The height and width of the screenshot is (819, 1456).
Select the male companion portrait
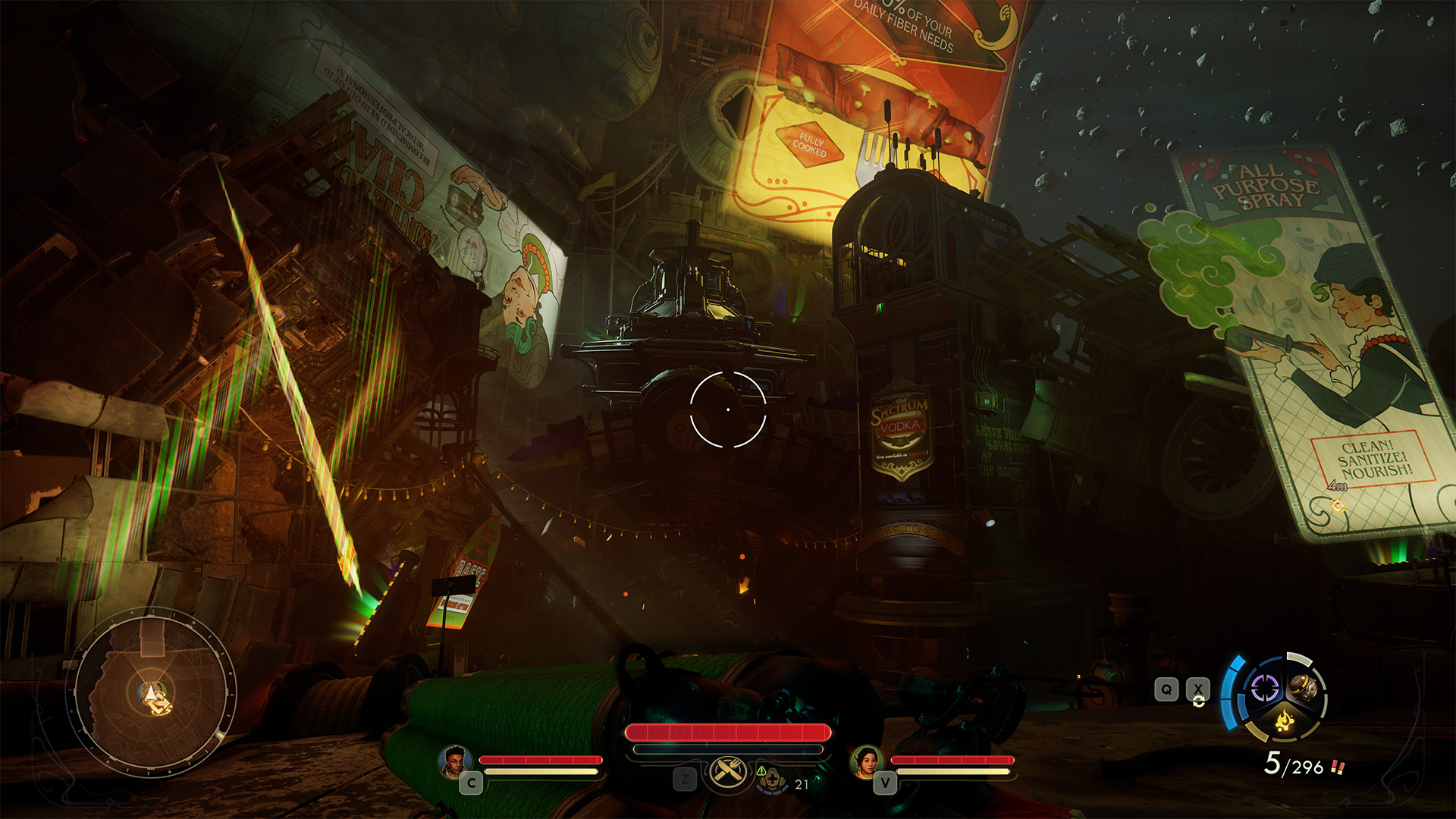click(454, 761)
